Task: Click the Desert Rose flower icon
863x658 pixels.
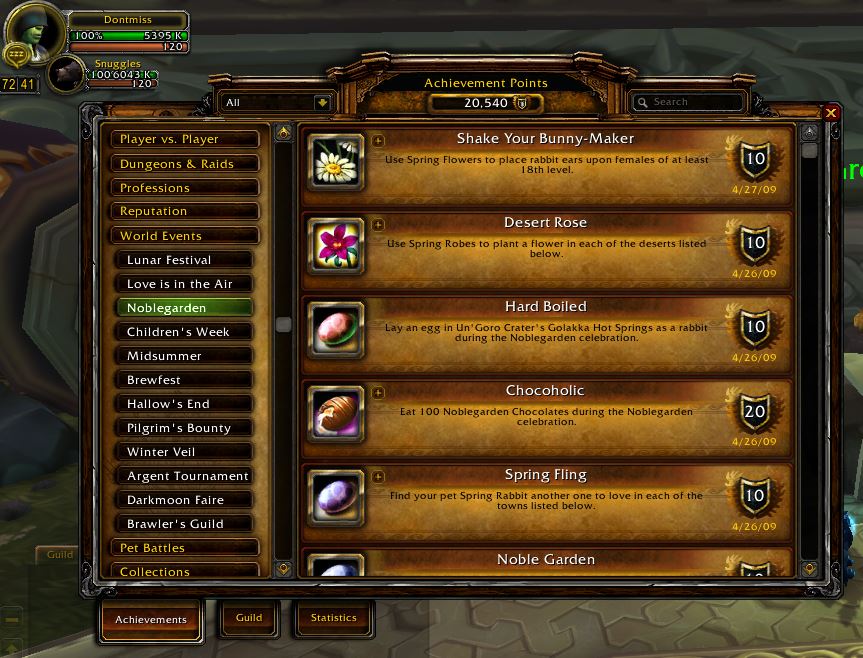Action: click(x=335, y=247)
